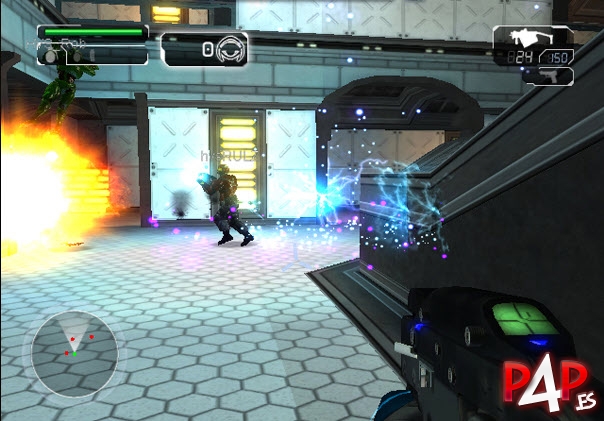This screenshot has width=604, height=421.
Task: Select the grenade icon under the health bar
Action: [45, 57]
